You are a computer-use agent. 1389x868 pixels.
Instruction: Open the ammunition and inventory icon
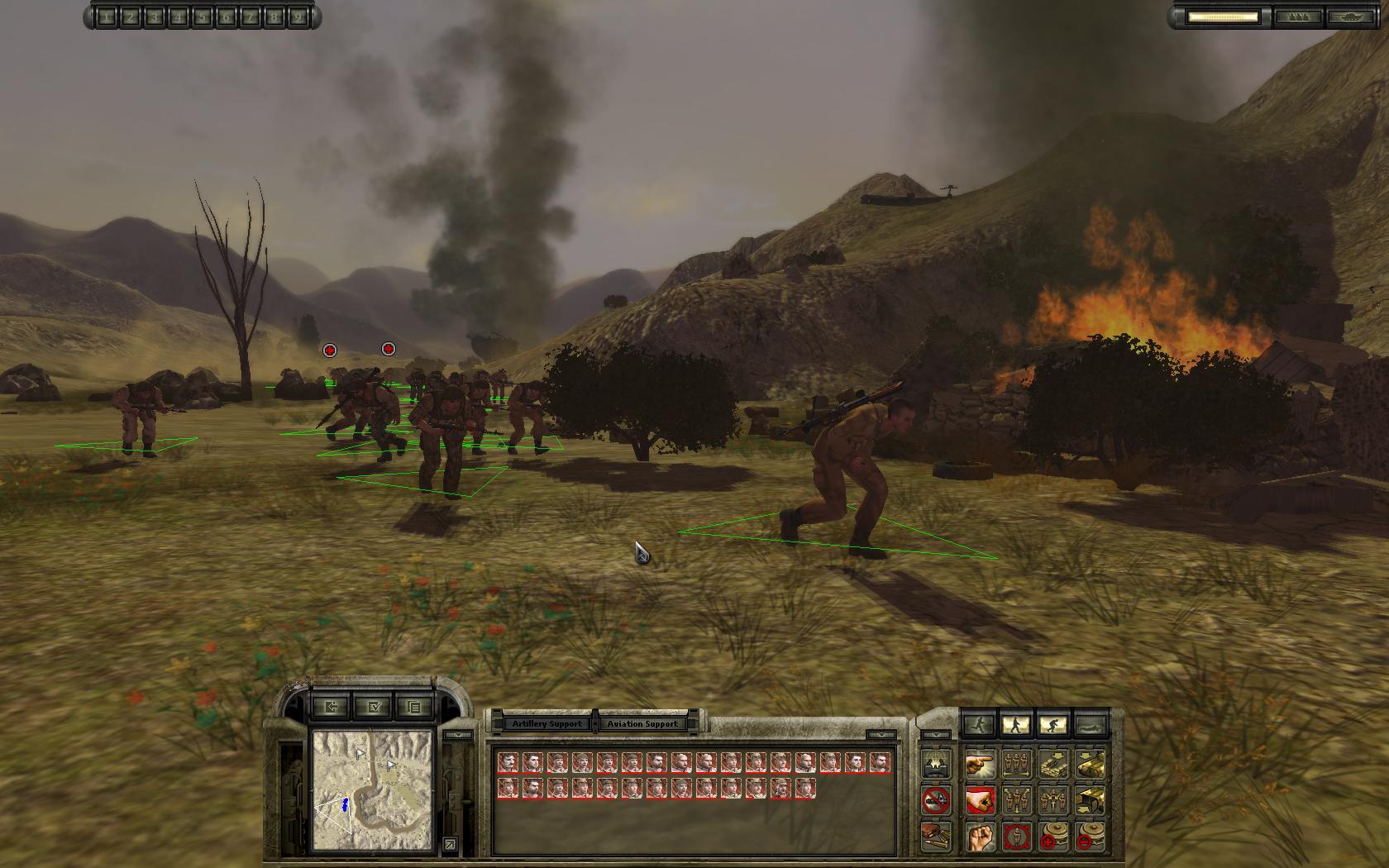934,837
